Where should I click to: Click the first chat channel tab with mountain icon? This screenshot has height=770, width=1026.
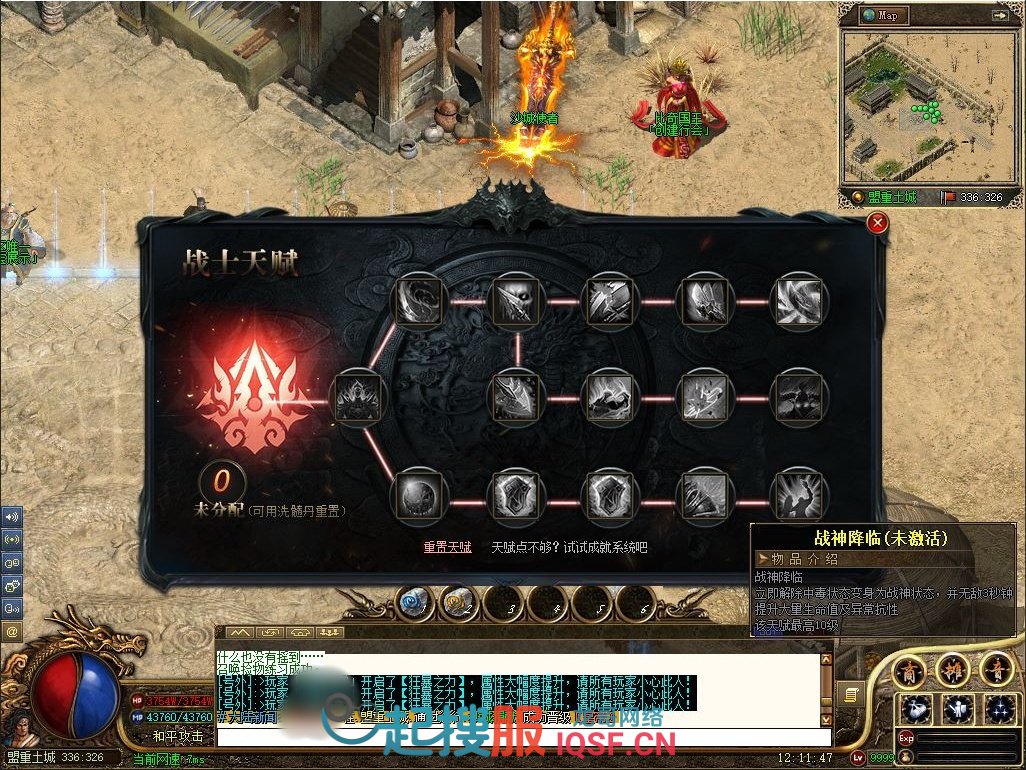240,633
